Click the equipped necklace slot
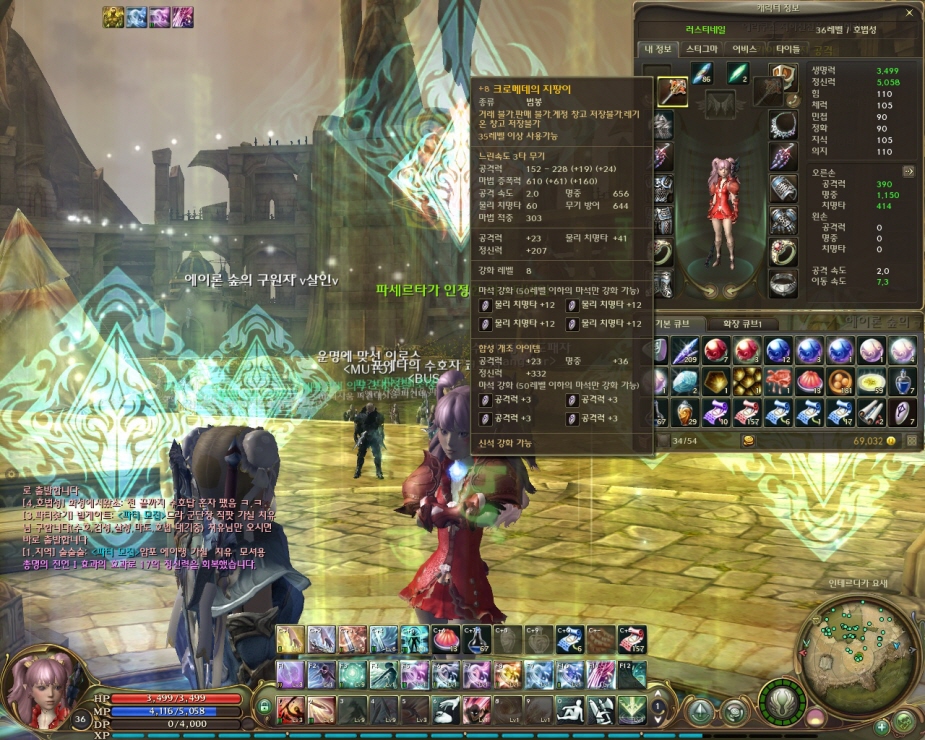The width and height of the screenshot is (925, 740). point(782,125)
